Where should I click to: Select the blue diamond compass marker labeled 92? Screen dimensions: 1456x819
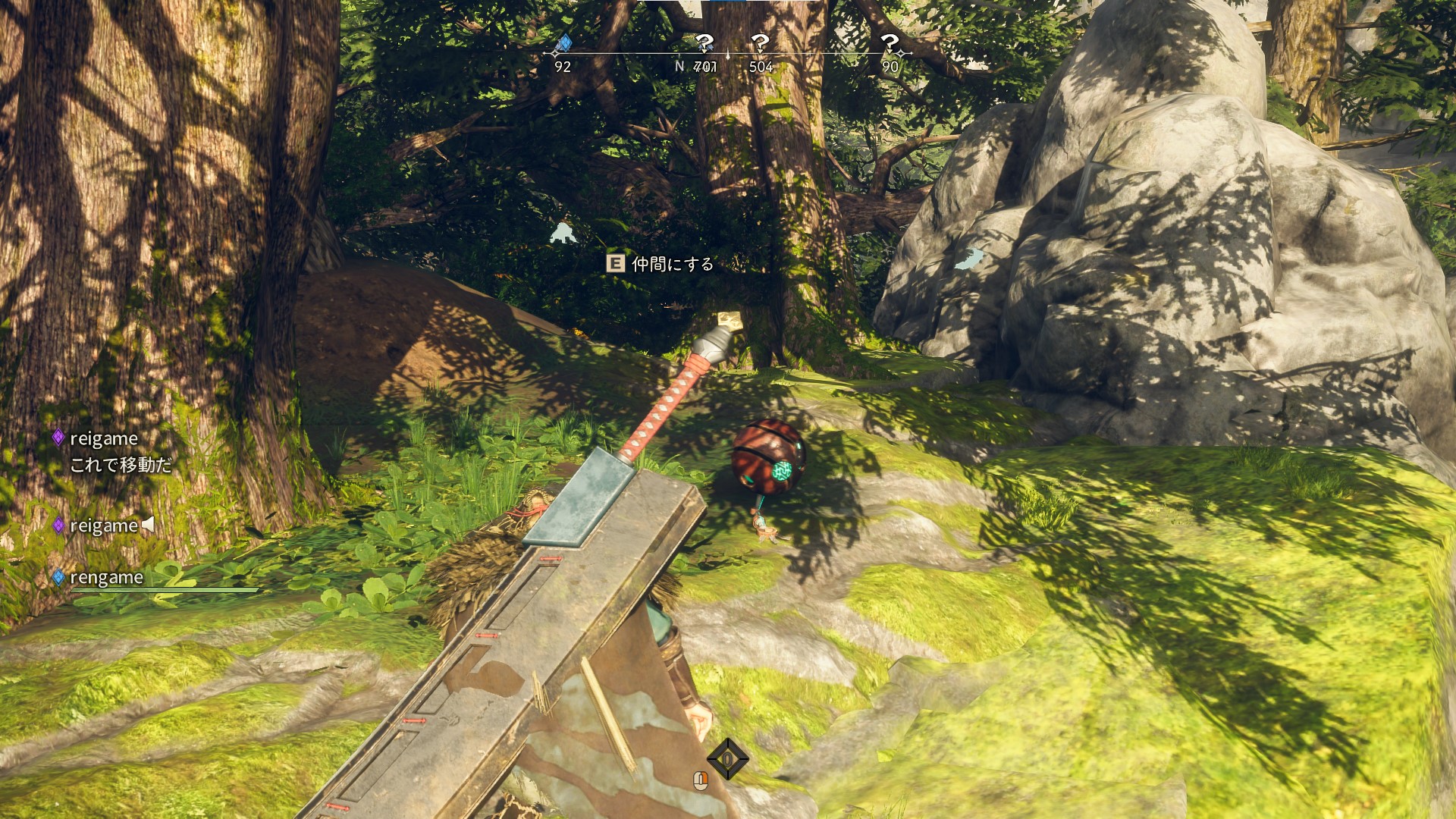pyautogui.click(x=563, y=43)
